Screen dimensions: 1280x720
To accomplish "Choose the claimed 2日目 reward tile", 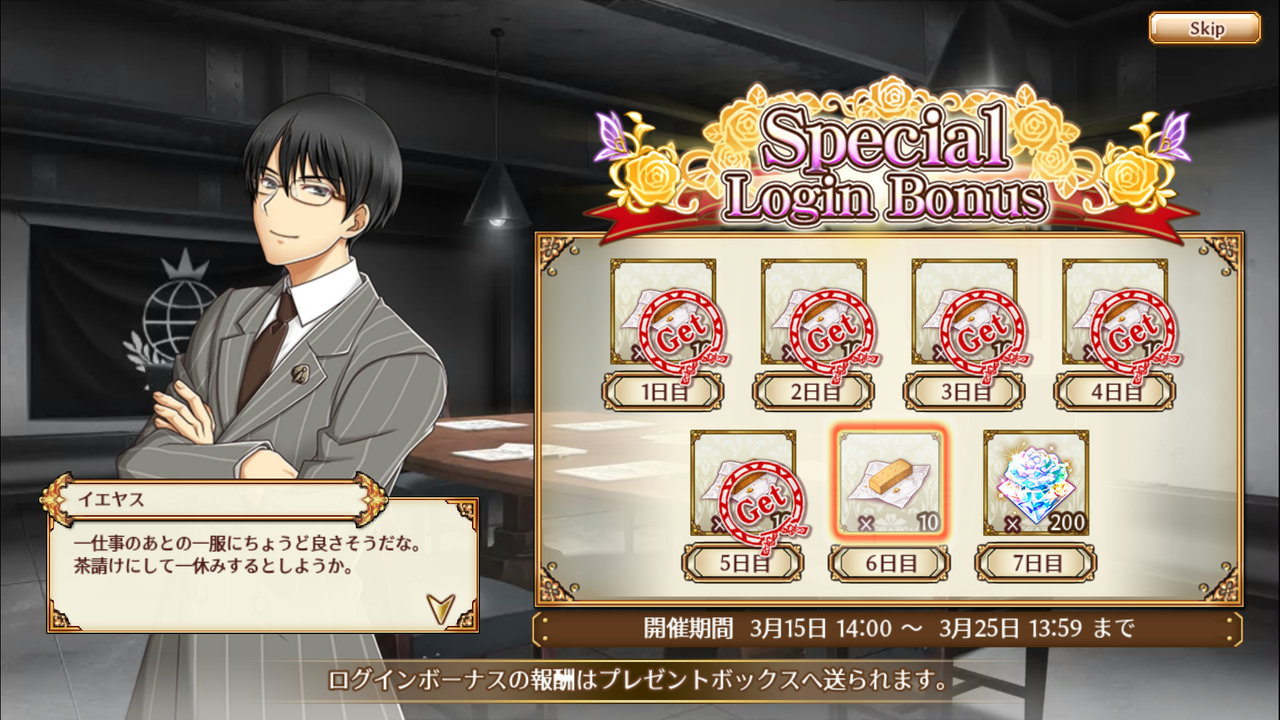I will point(813,313).
